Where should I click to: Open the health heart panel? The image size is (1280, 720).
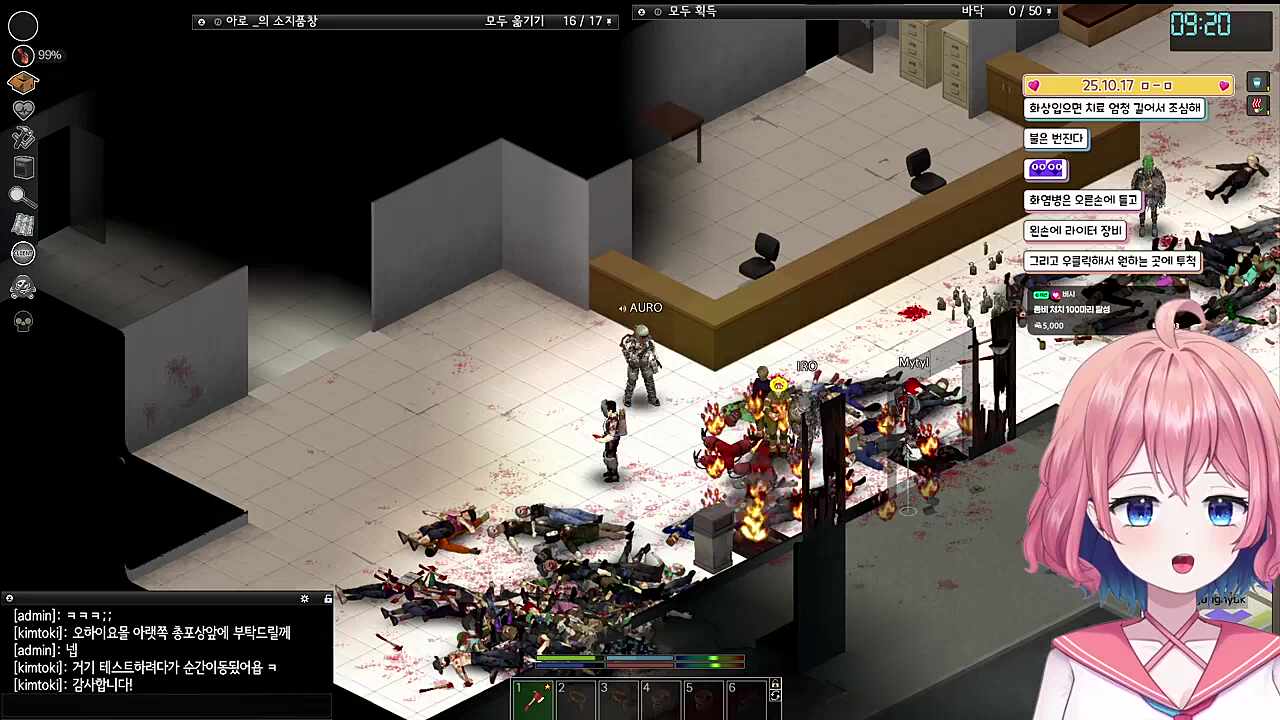tap(23, 110)
